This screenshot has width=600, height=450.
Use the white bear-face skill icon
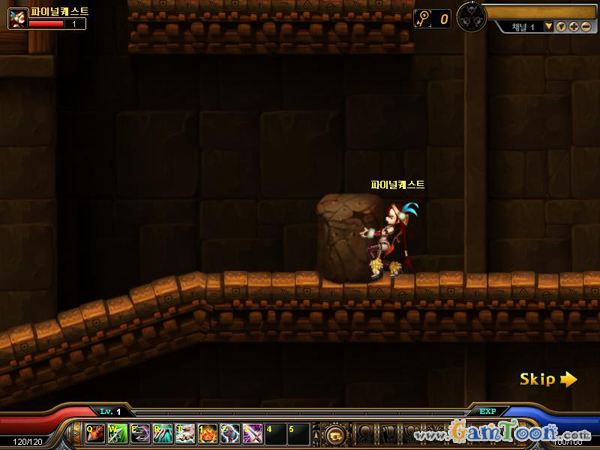(185, 434)
